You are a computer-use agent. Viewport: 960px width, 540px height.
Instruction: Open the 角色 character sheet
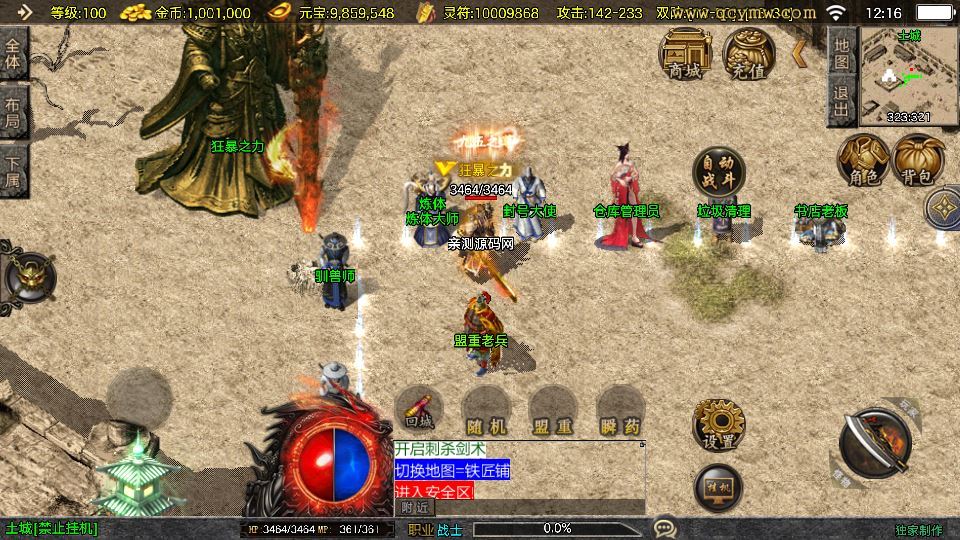[863, 161]
